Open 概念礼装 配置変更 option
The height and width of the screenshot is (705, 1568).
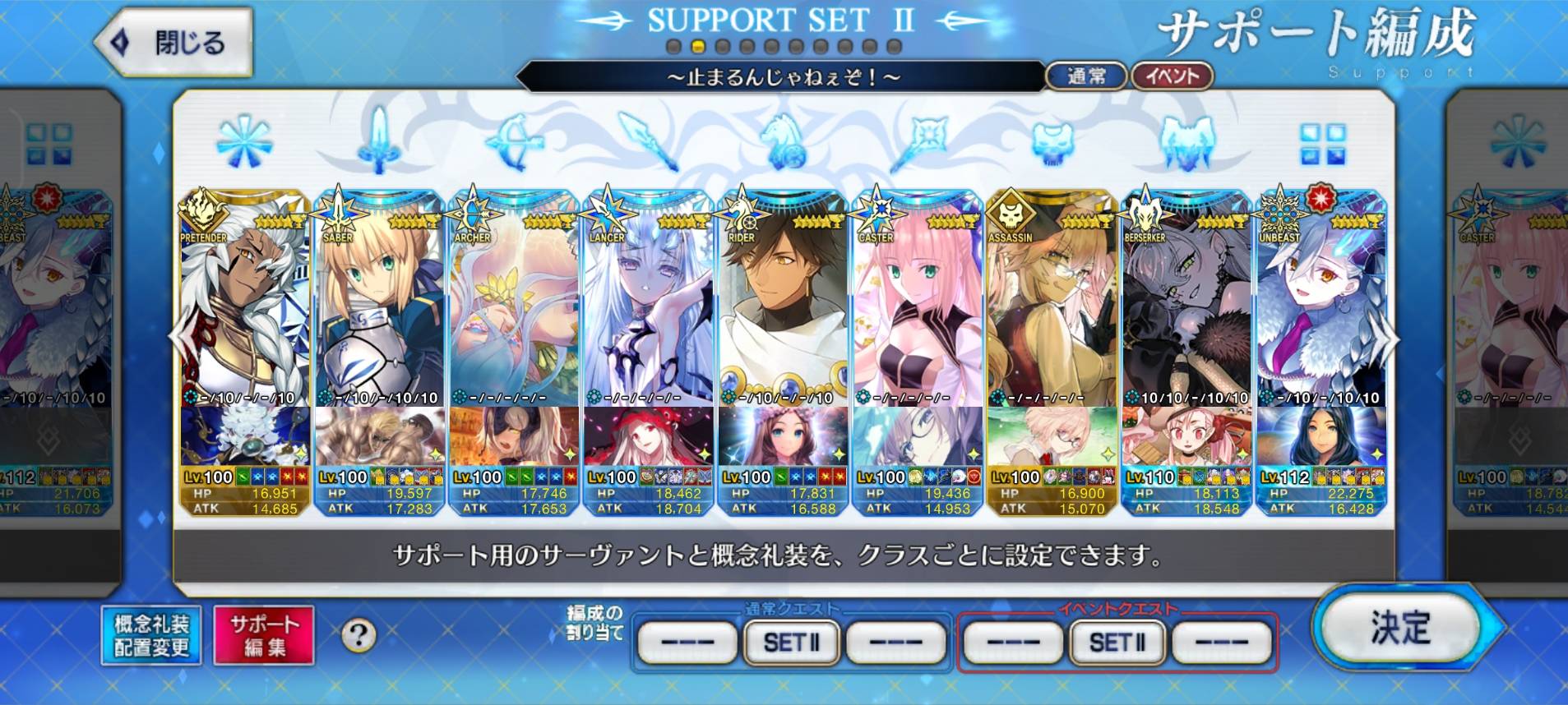(x=151, y=635)
